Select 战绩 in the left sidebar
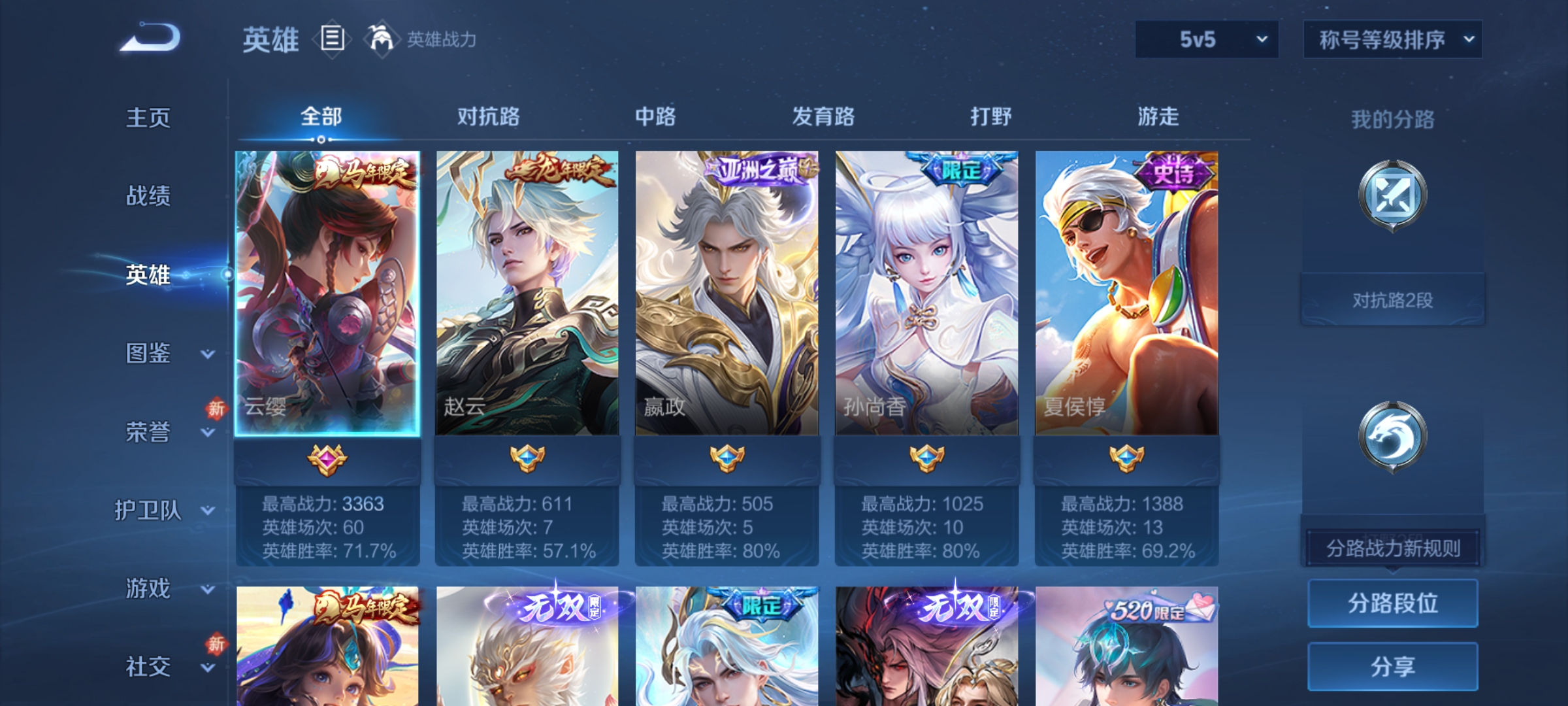This screenshot has height=706, width=1568. pos(147,197)
